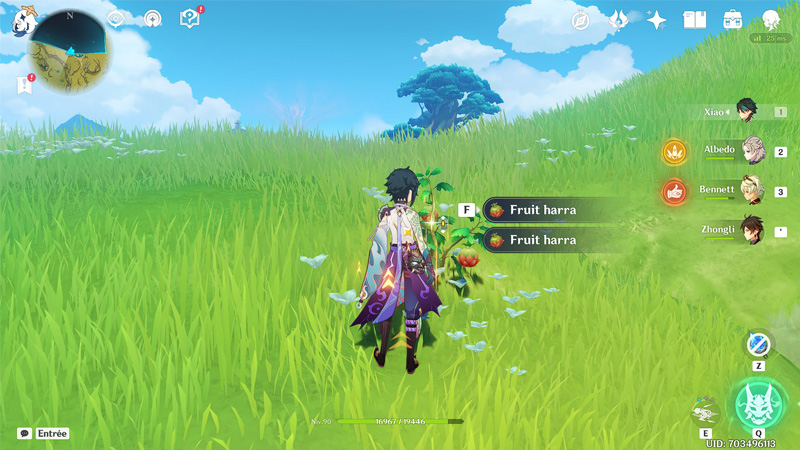800x450 pixels.
Task: Activate Xiao's mask elemental burst
Action: (759, 402)
